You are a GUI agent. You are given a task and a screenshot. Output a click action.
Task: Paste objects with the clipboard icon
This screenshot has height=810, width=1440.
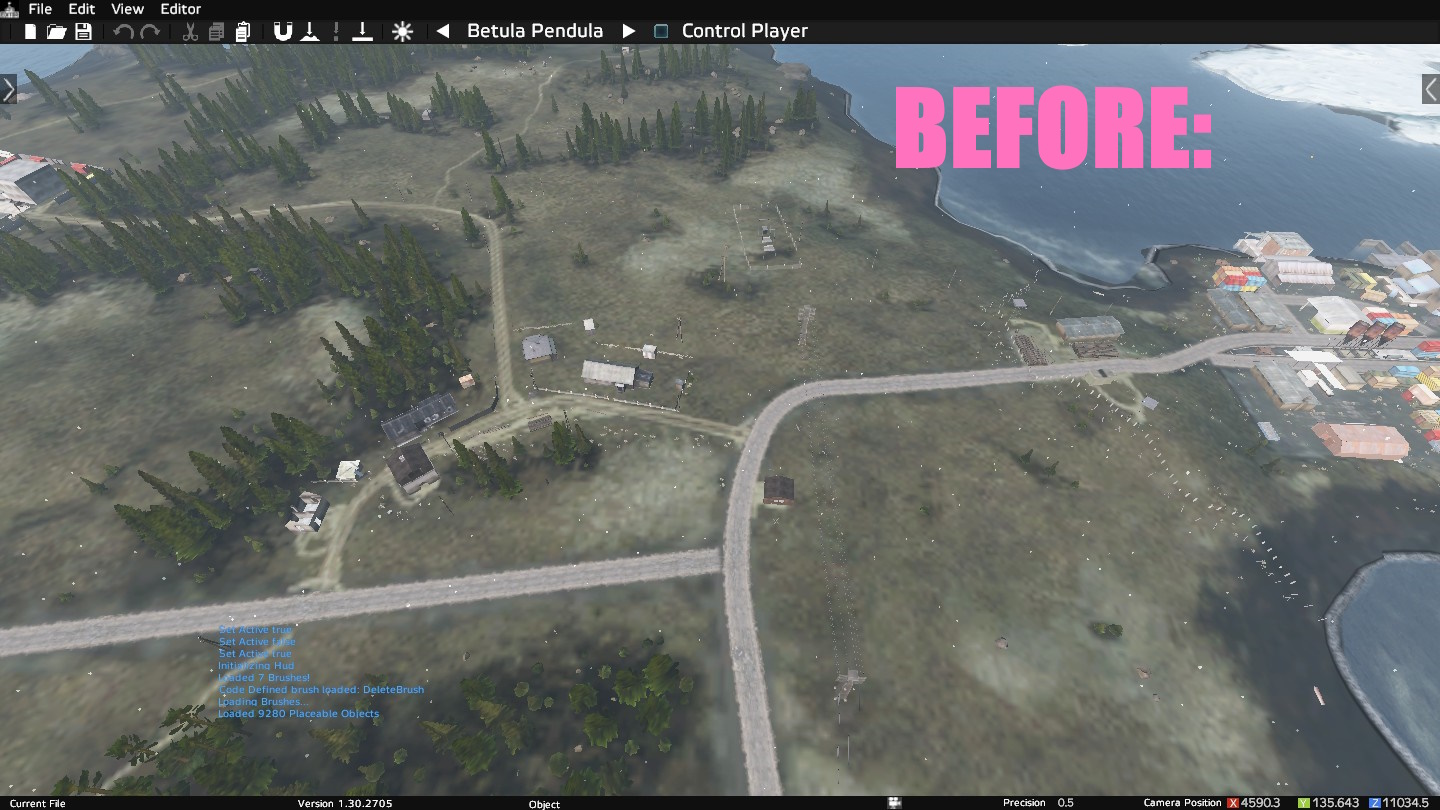[x=243, y=30]
